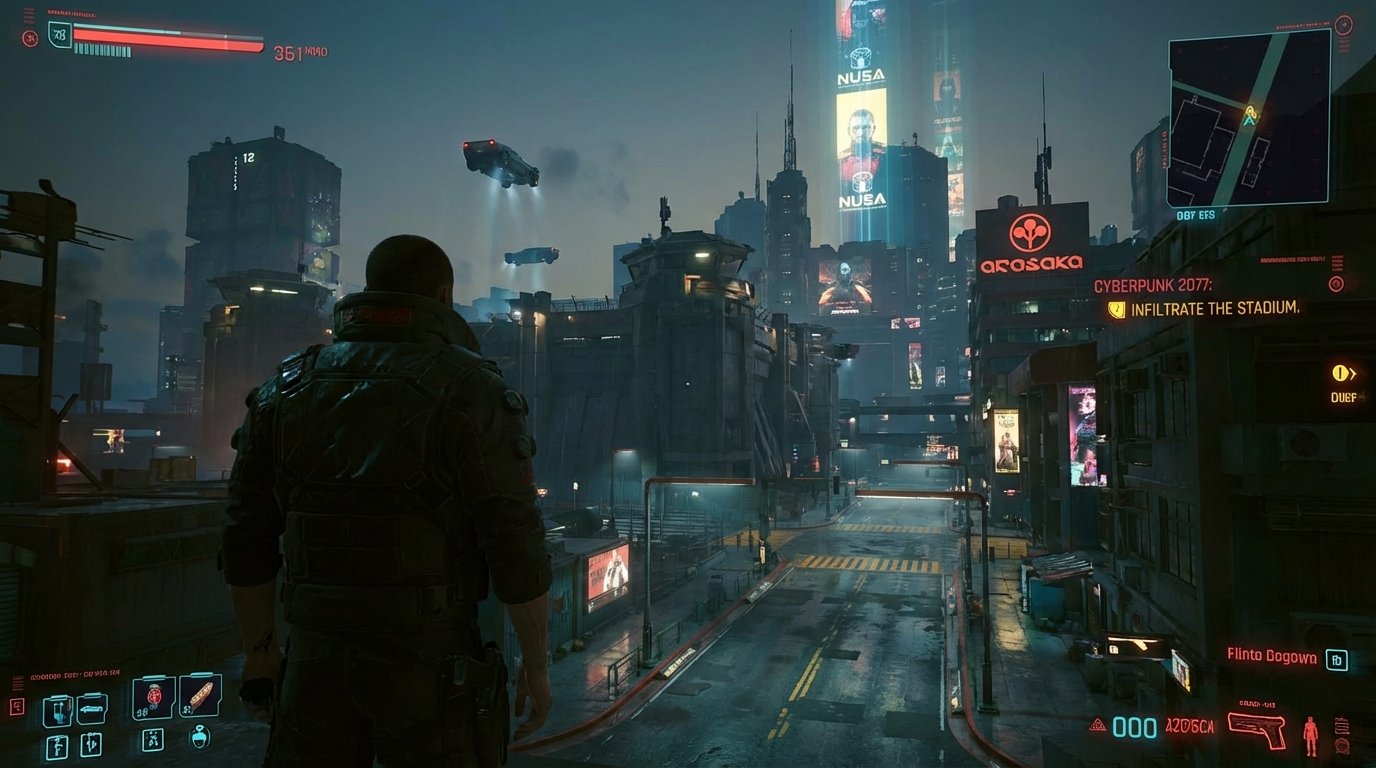Click the 000 ammo counter
This screenshot has height=768, width=1376.
[x=1134, y=727]
